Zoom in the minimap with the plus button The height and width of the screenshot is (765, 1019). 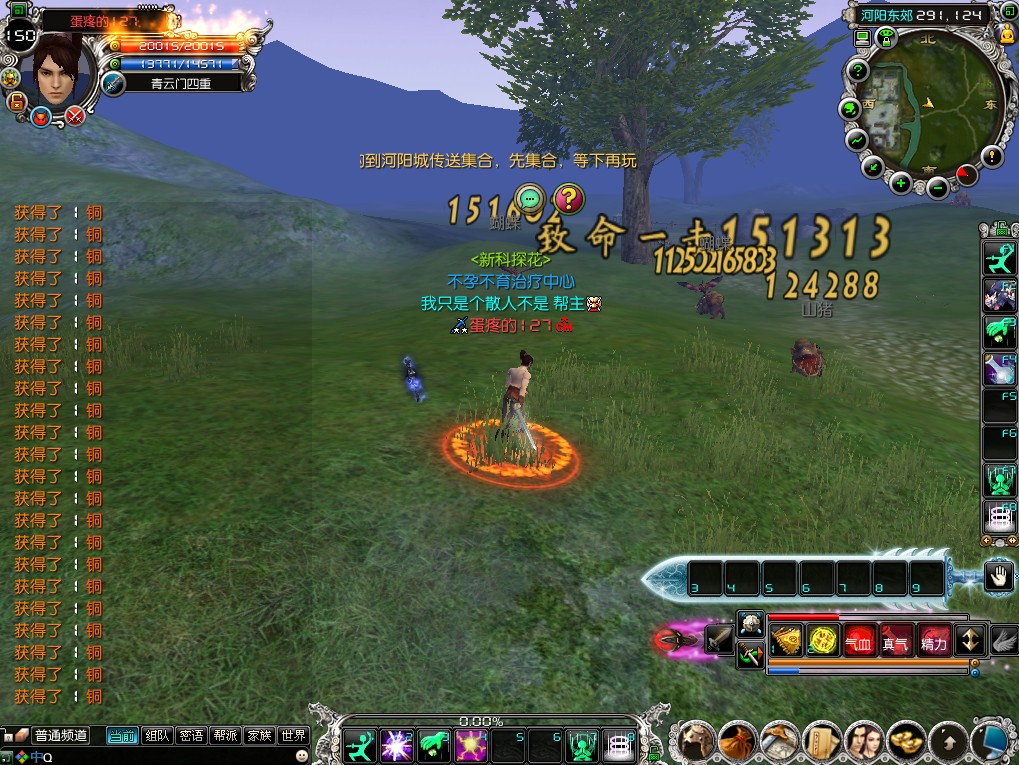pos(901,183)
